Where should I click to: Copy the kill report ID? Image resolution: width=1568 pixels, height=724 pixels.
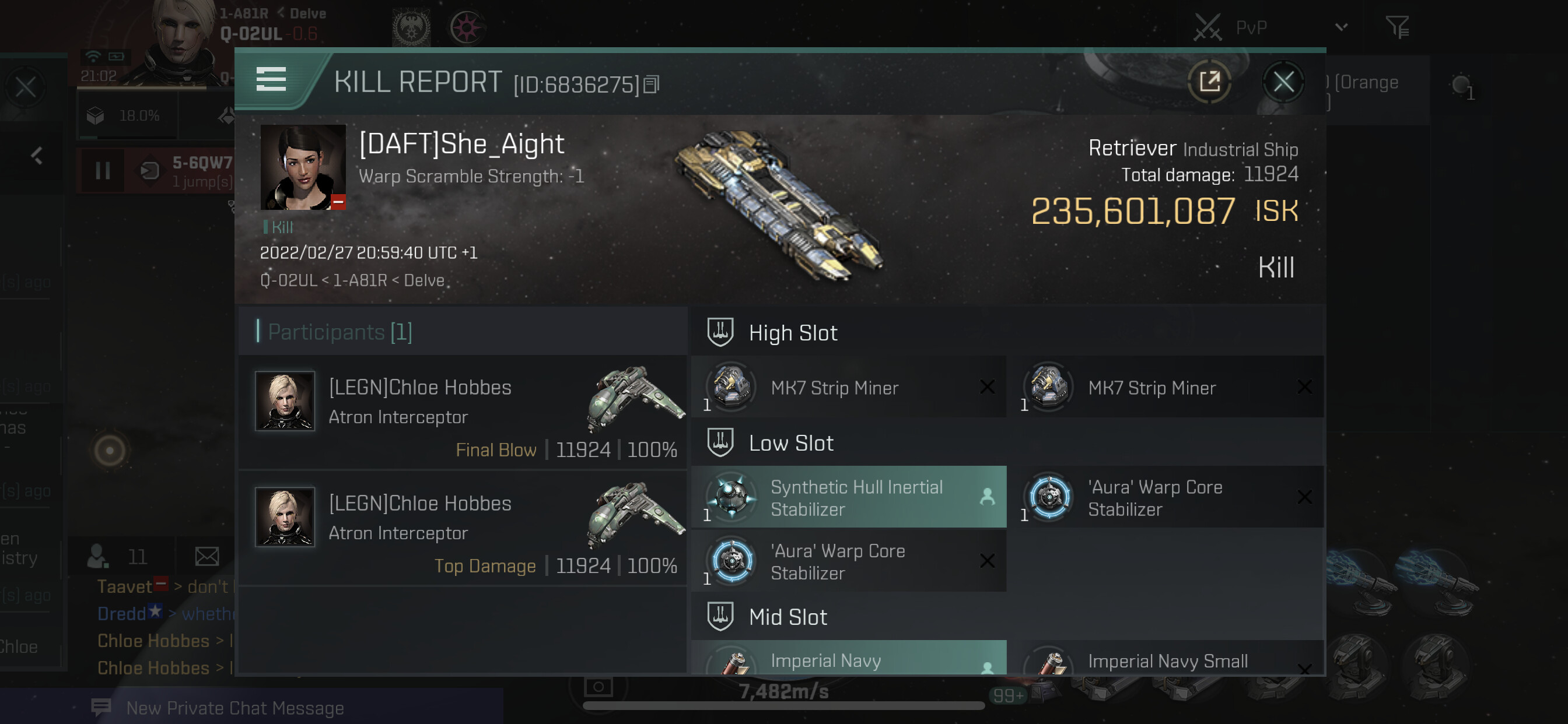tap(652, 85)
